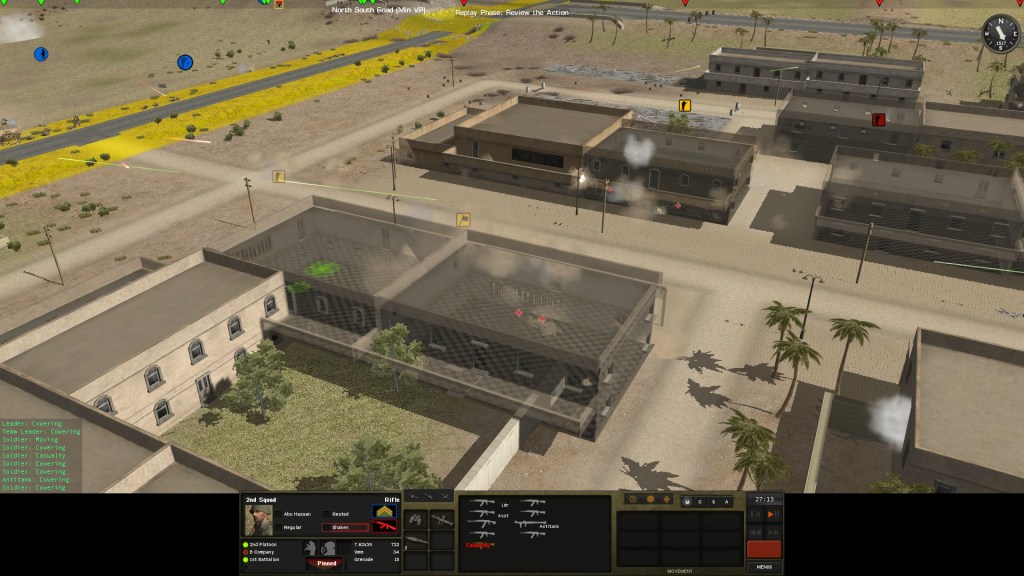Select the red enemy unit marker

pos(879,120)
